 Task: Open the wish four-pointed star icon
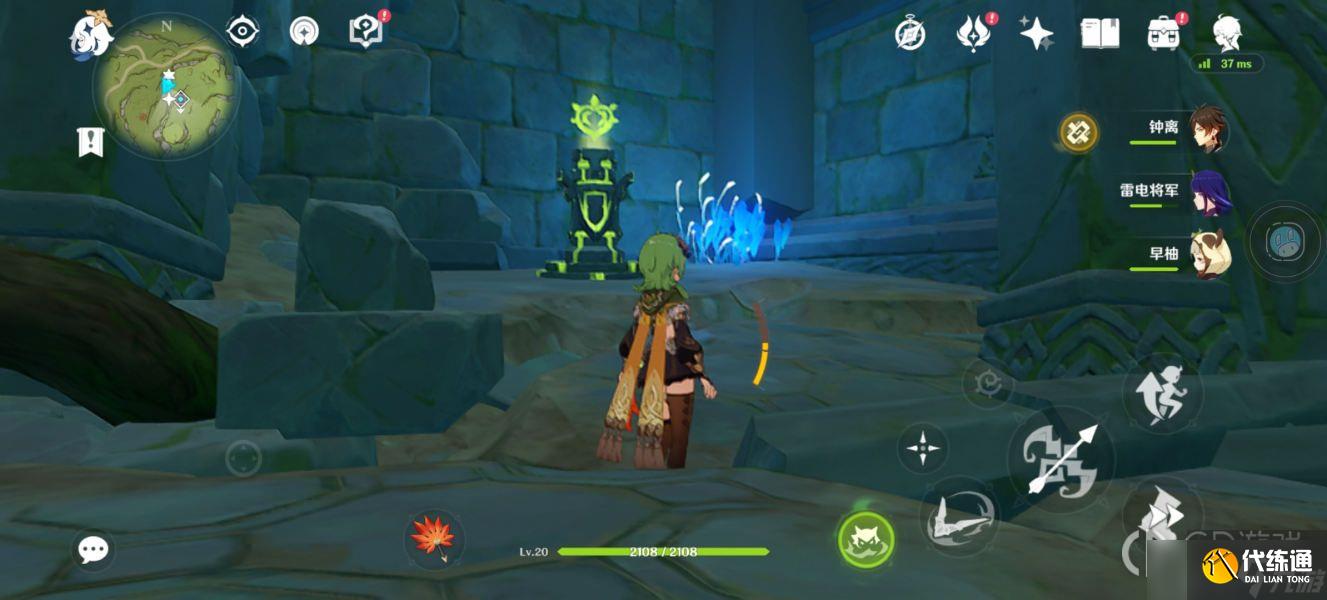[1036, 34]
